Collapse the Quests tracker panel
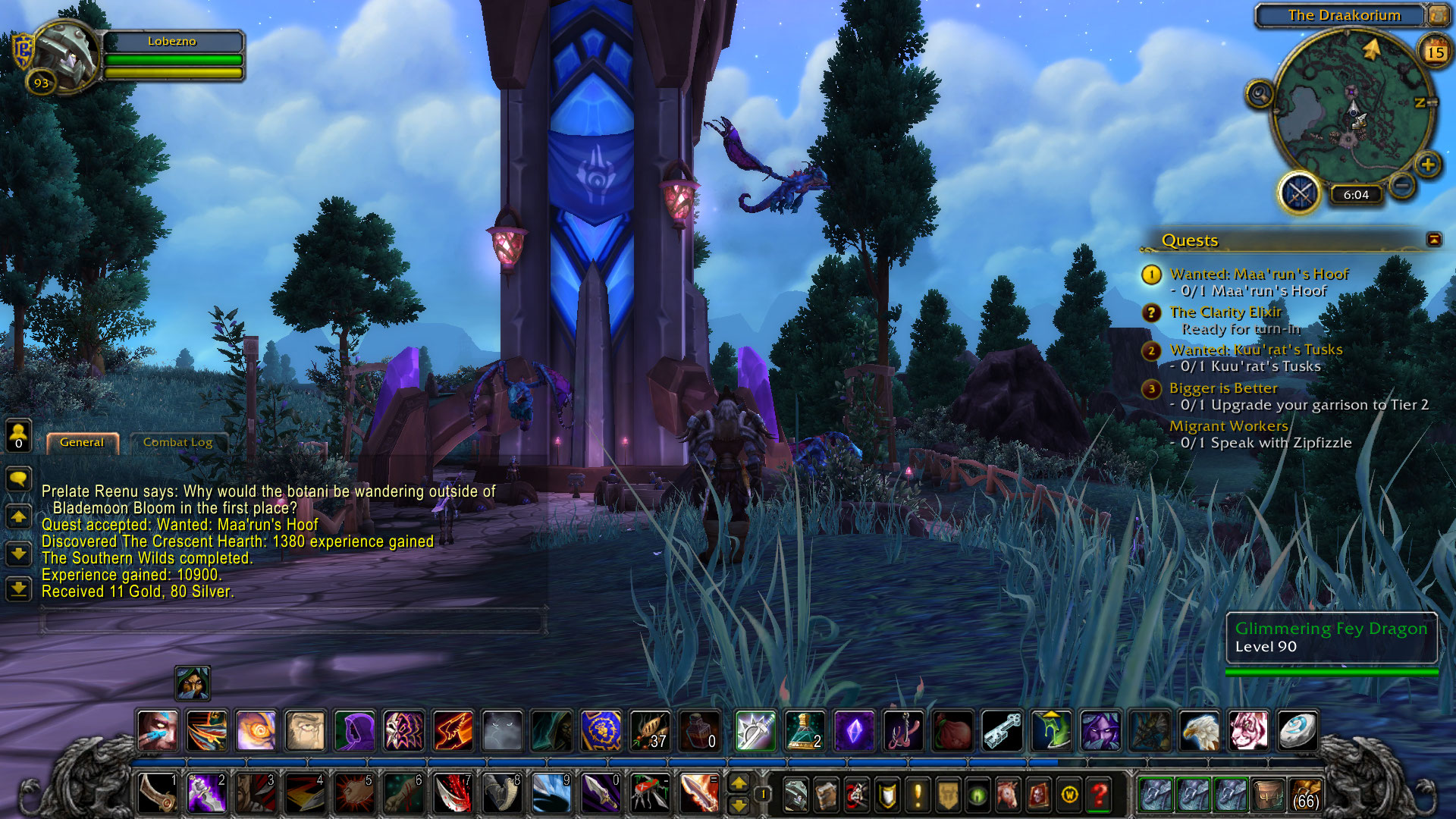1456x819 pixels. pos(1434,240)
